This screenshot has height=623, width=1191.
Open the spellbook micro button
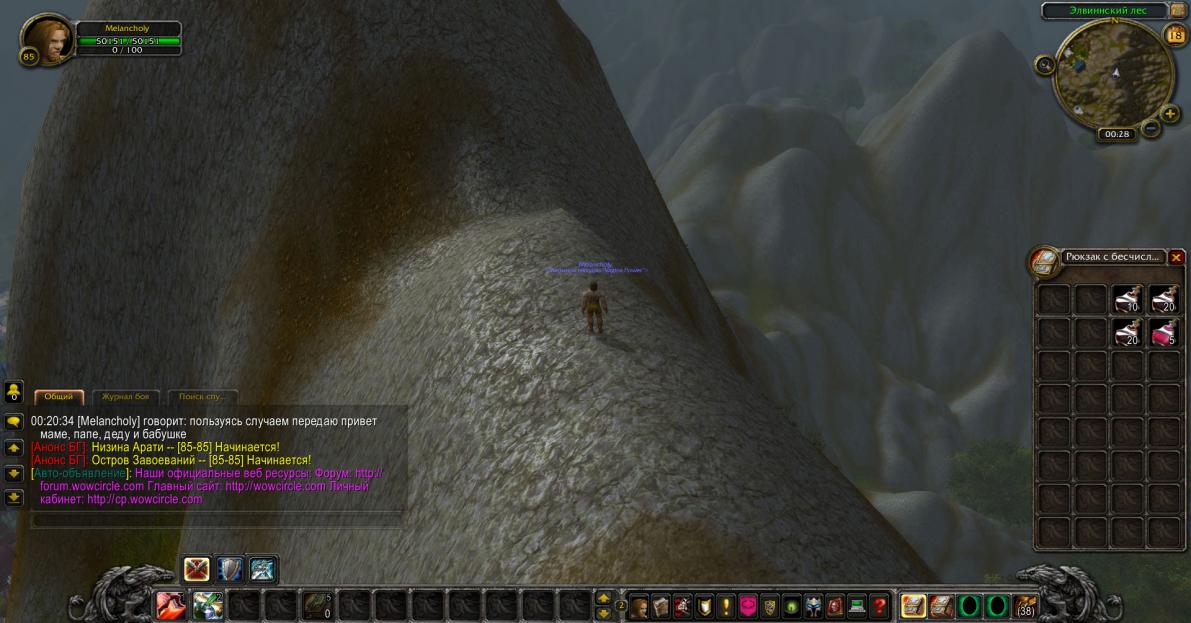click(x=661, y=606)
